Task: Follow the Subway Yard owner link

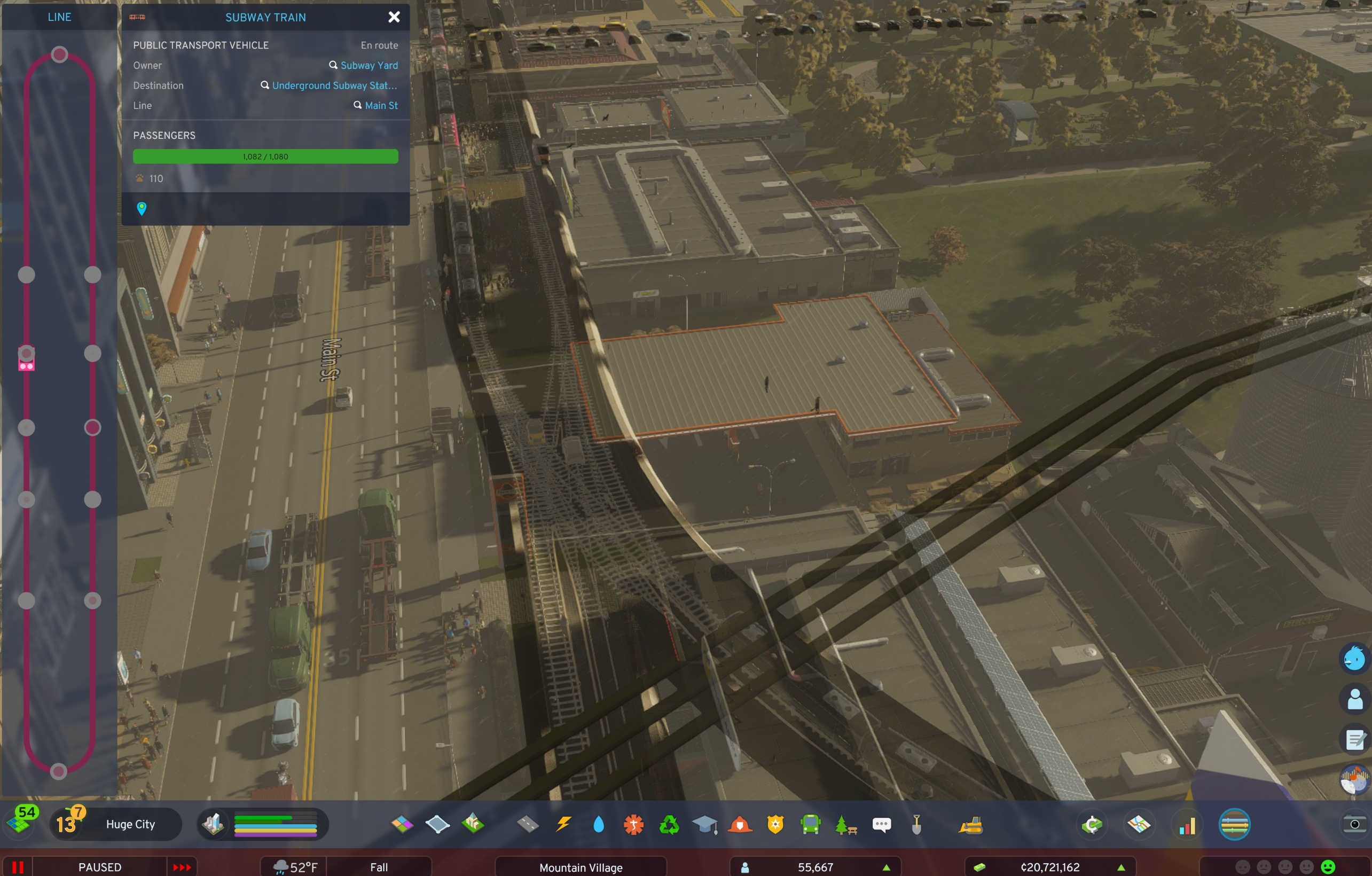Action: point(369,65)
